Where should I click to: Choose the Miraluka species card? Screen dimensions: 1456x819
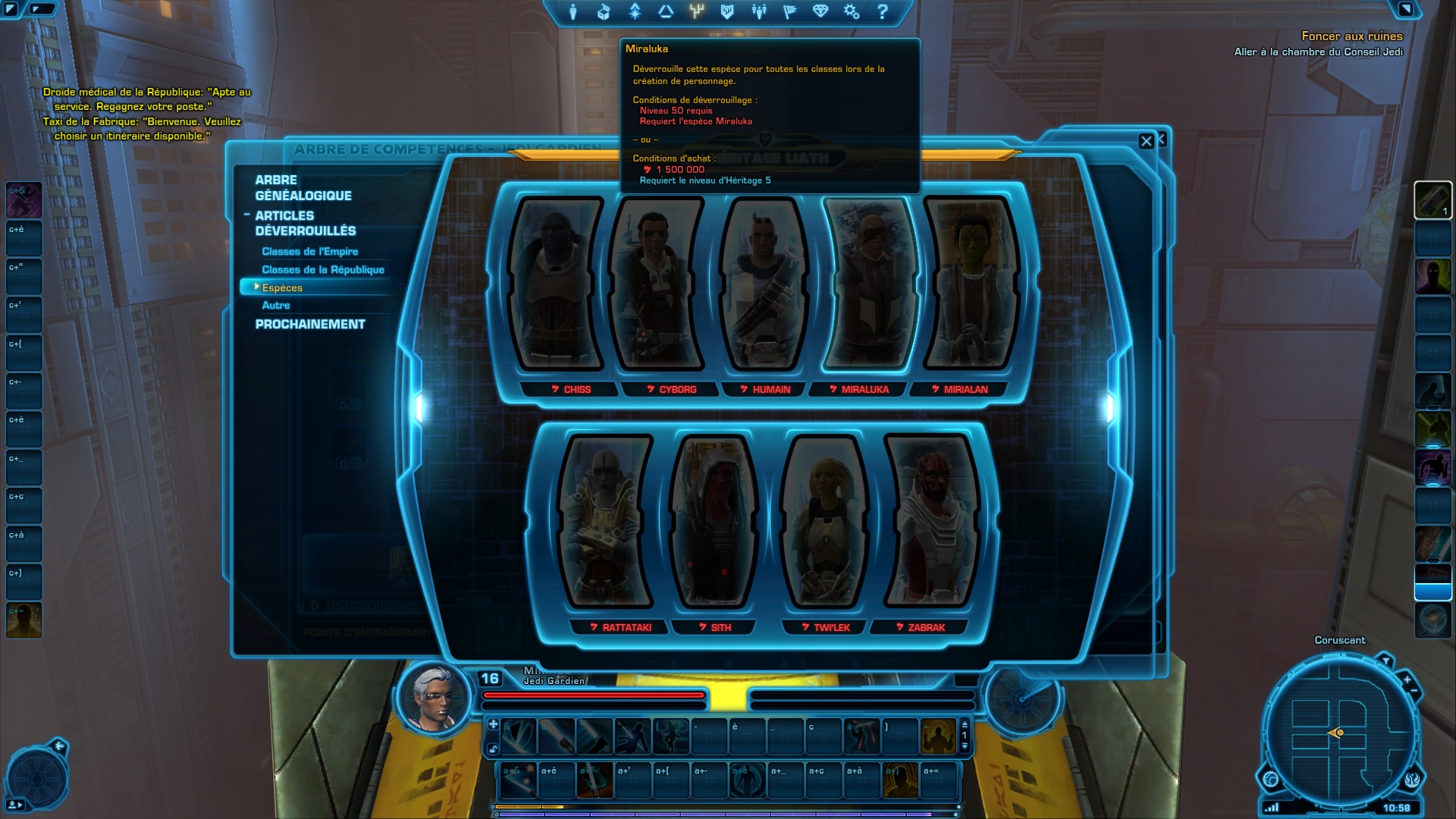(868, 284)
